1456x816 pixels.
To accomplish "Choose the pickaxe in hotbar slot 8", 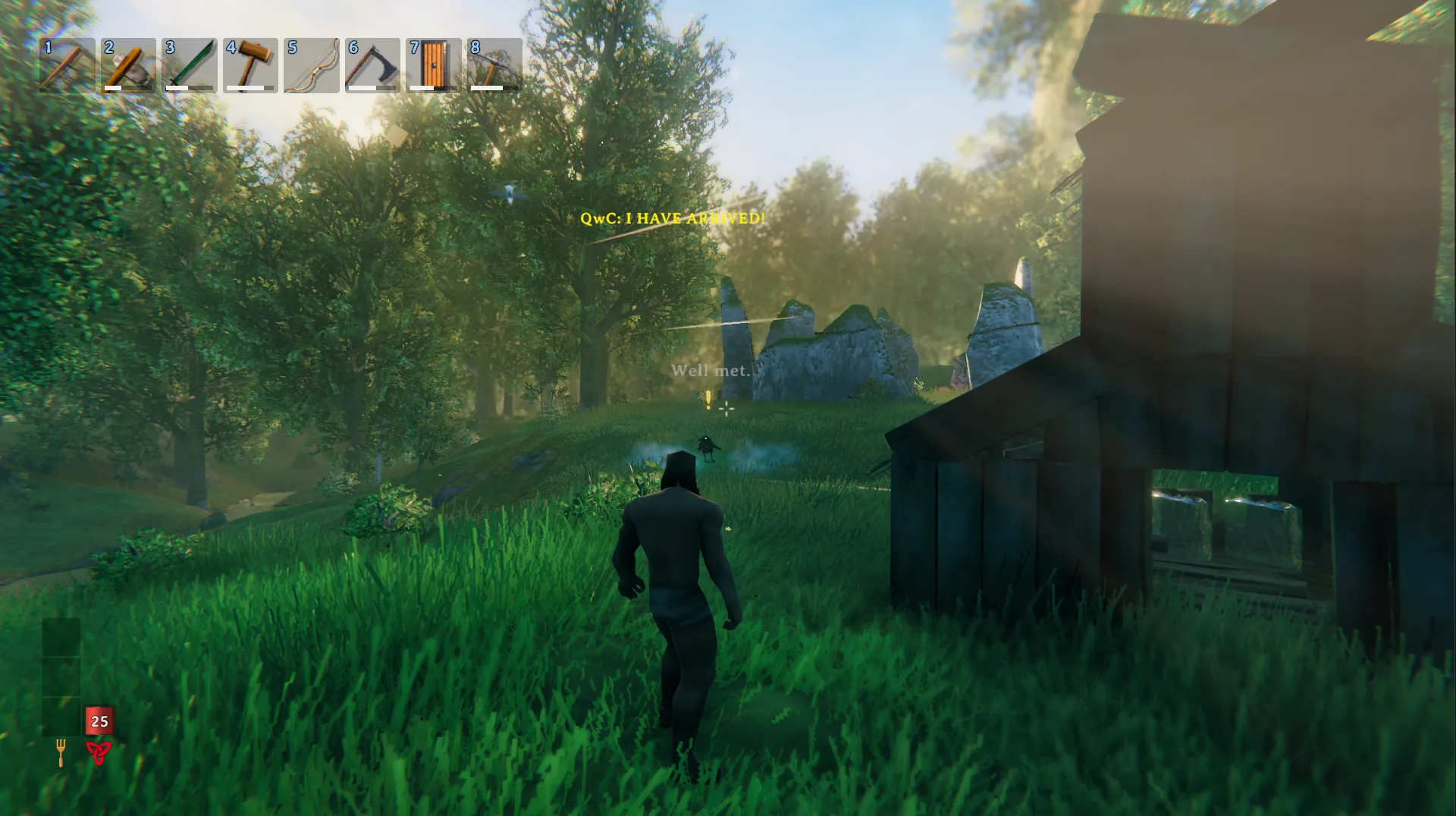I will click(494, 65).
